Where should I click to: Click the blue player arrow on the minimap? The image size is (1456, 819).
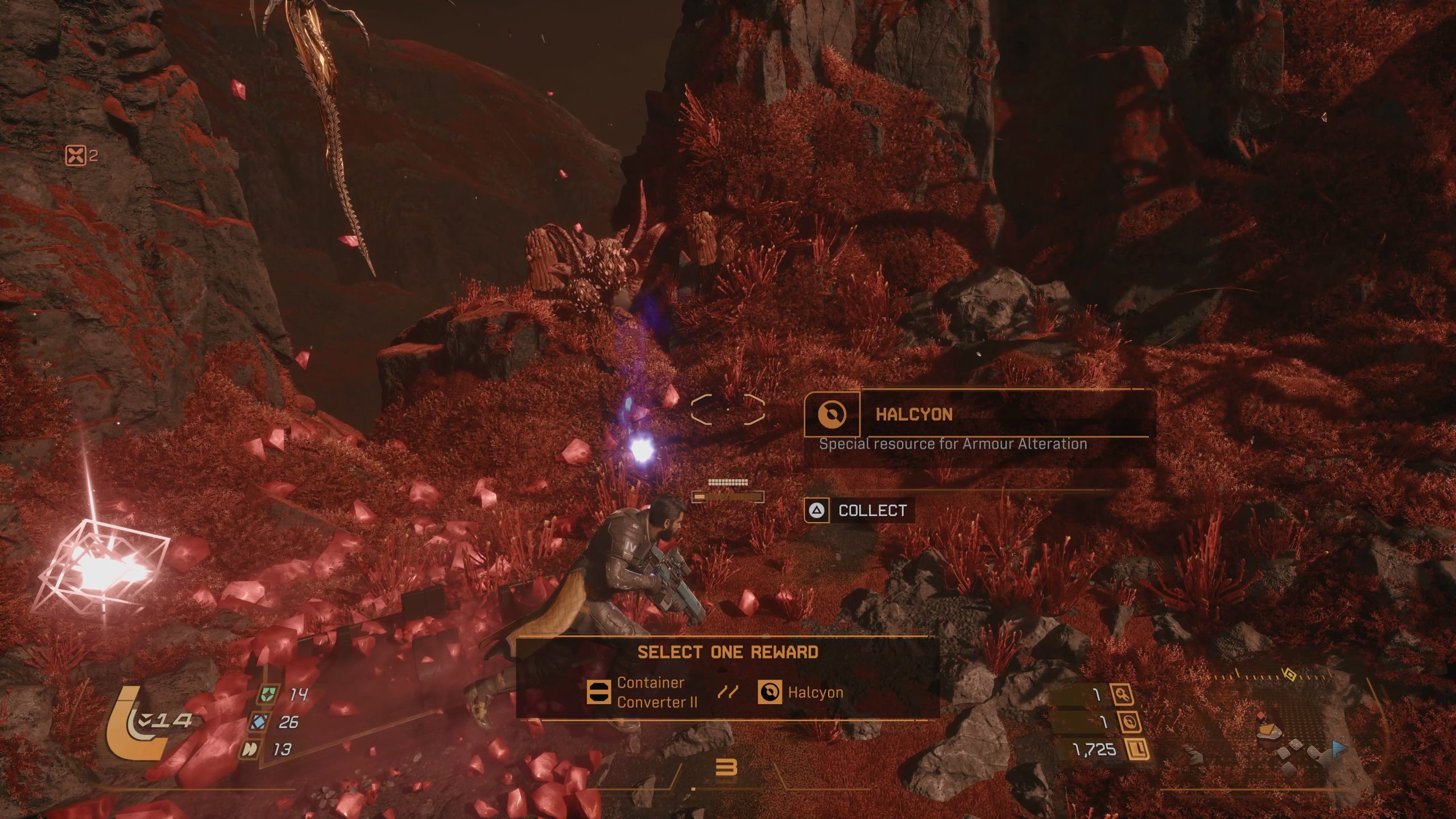pyautogui.click(x=1337, y=748)
